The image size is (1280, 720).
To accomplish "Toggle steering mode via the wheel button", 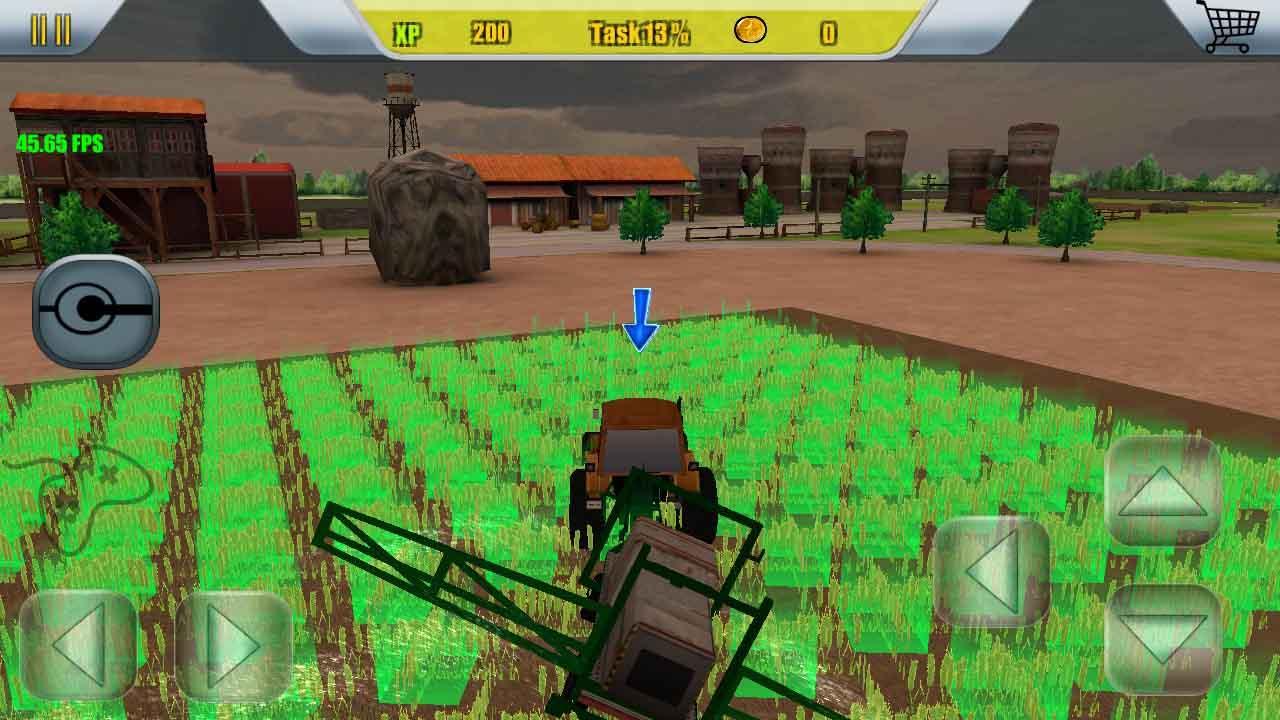I will click(97, 307).
